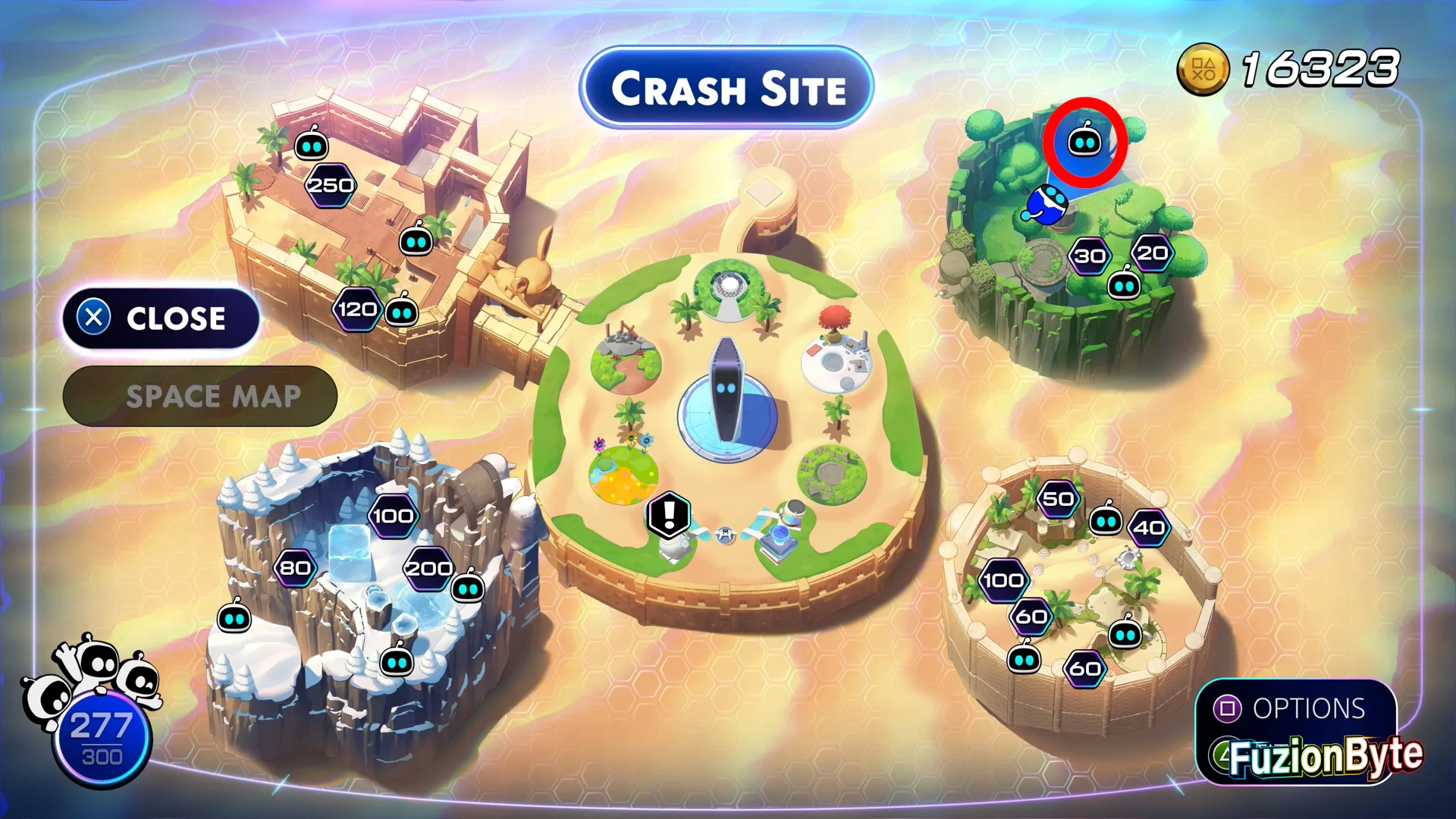Choose the 200 marker on the snow island
1456x819 pixels.
428,569
